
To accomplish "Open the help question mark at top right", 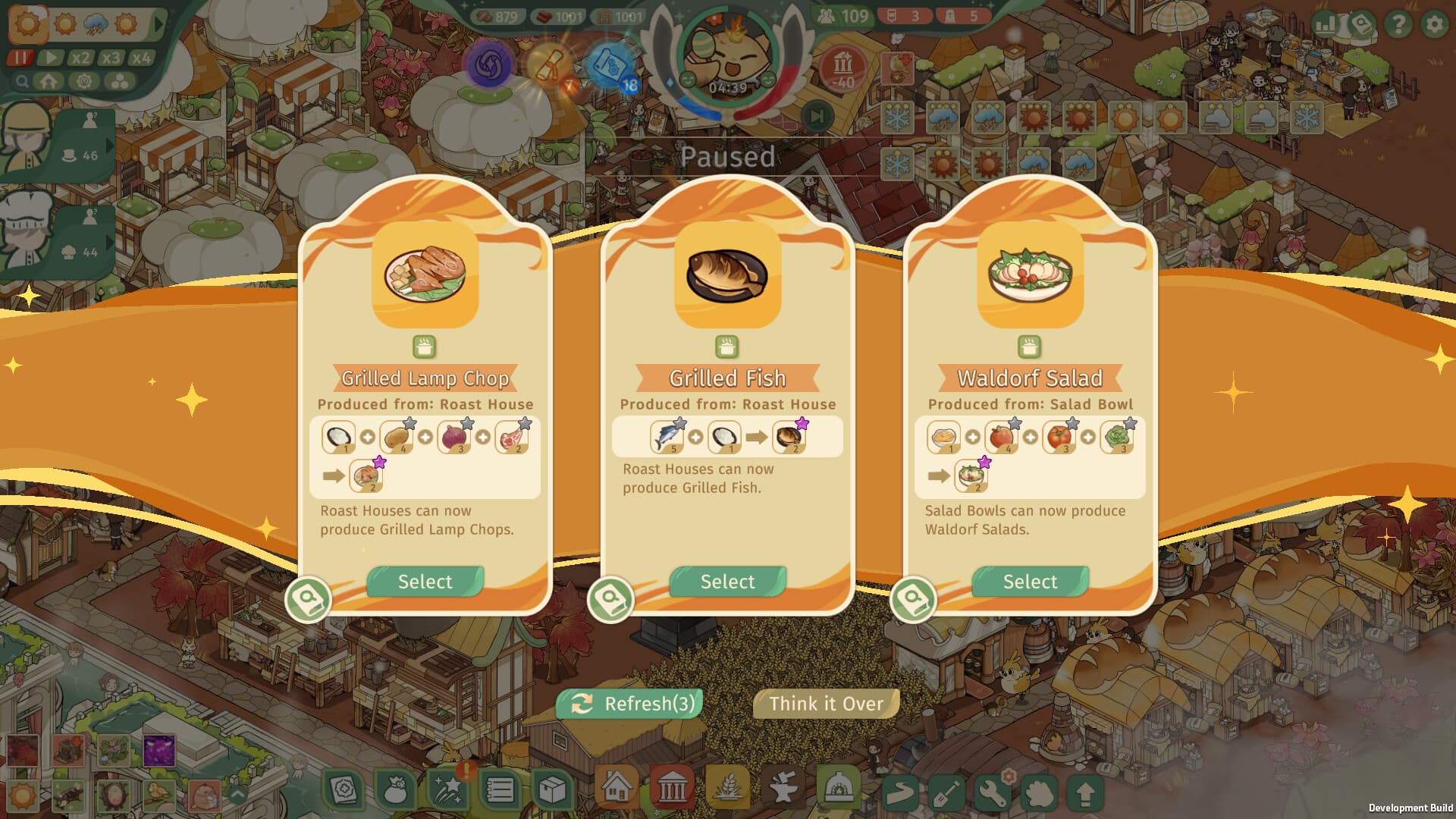I will tap(1398, 24).
